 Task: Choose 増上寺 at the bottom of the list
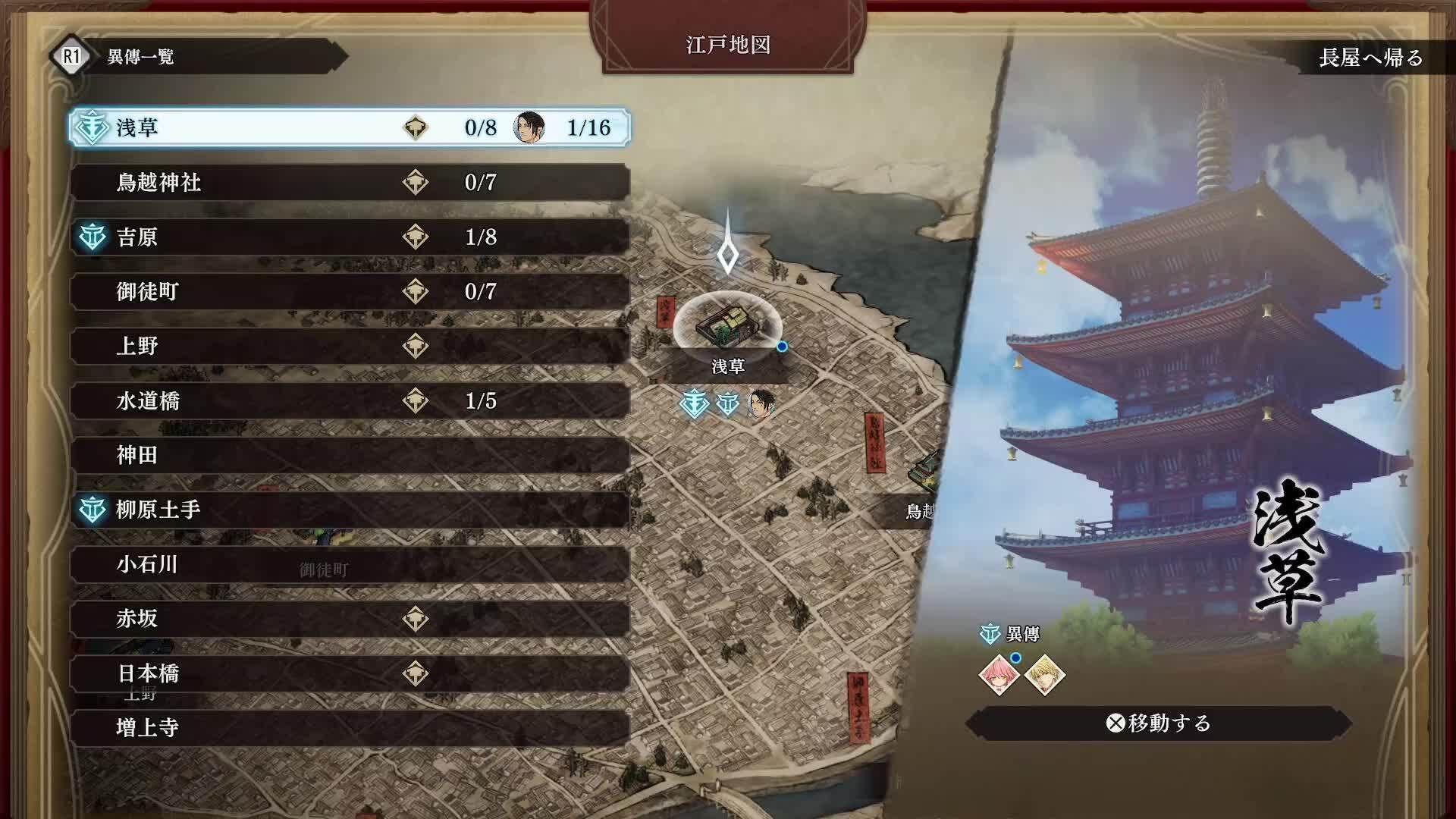point(303,727)
